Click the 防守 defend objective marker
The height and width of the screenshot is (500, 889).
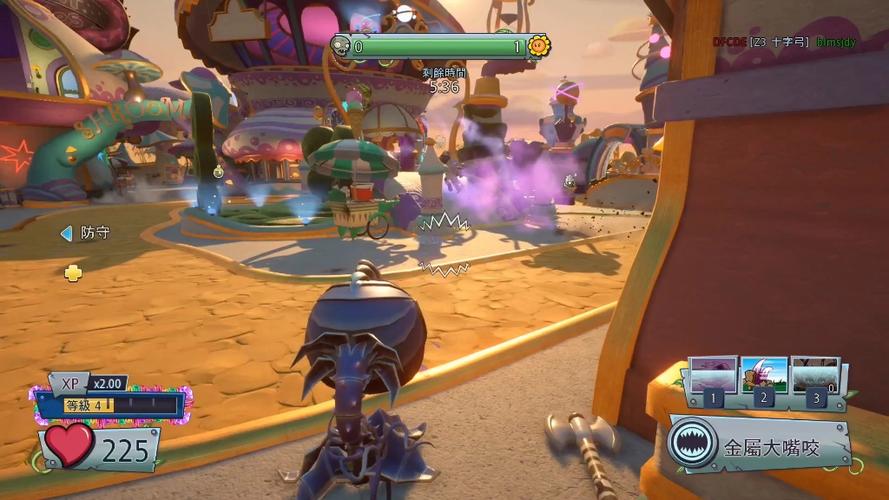tap(85, 233)
